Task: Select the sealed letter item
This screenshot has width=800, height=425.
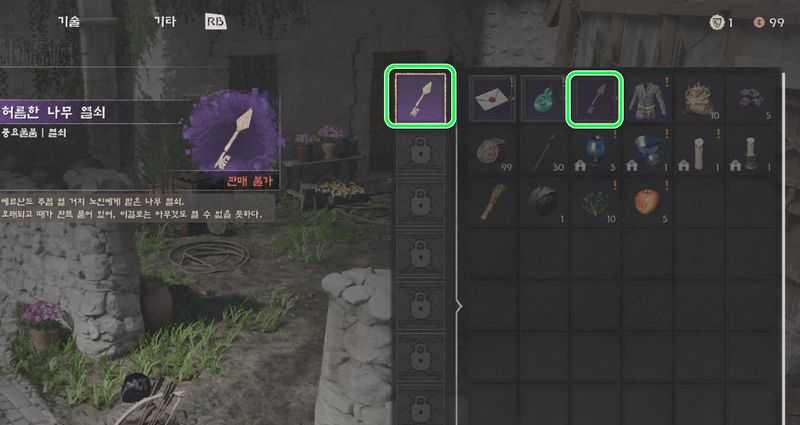Action: [x=493, y=99]
